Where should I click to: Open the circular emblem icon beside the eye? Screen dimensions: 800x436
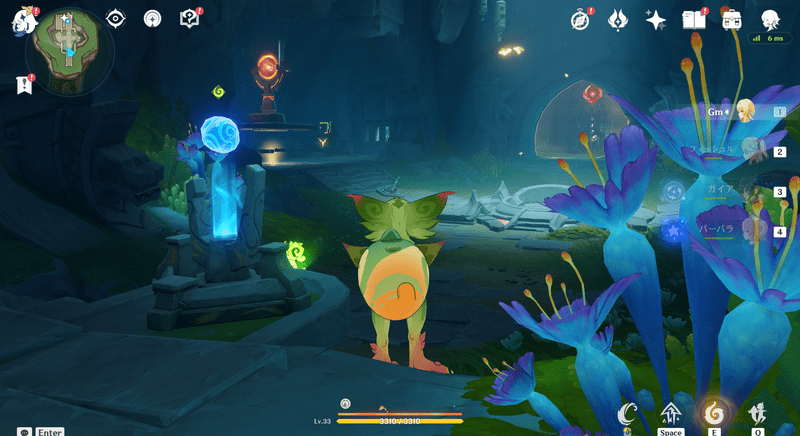pyautogui.click(x=152, y=19)
